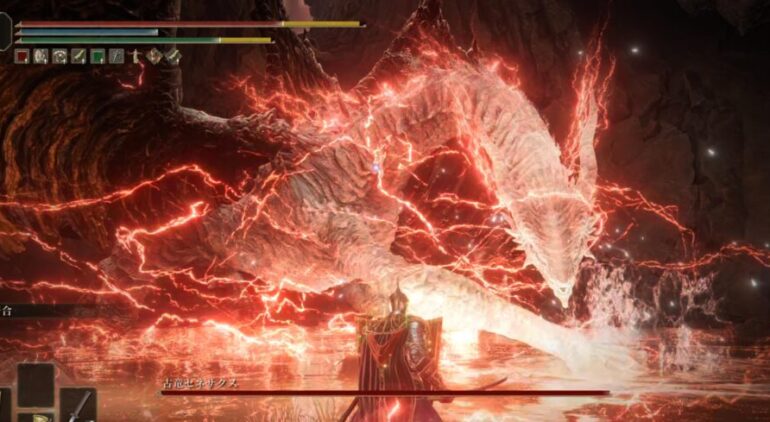The height and width of the screenshot is (422, 770).
Task: Check the circular arc status effect icon
Action: (60, 57)
